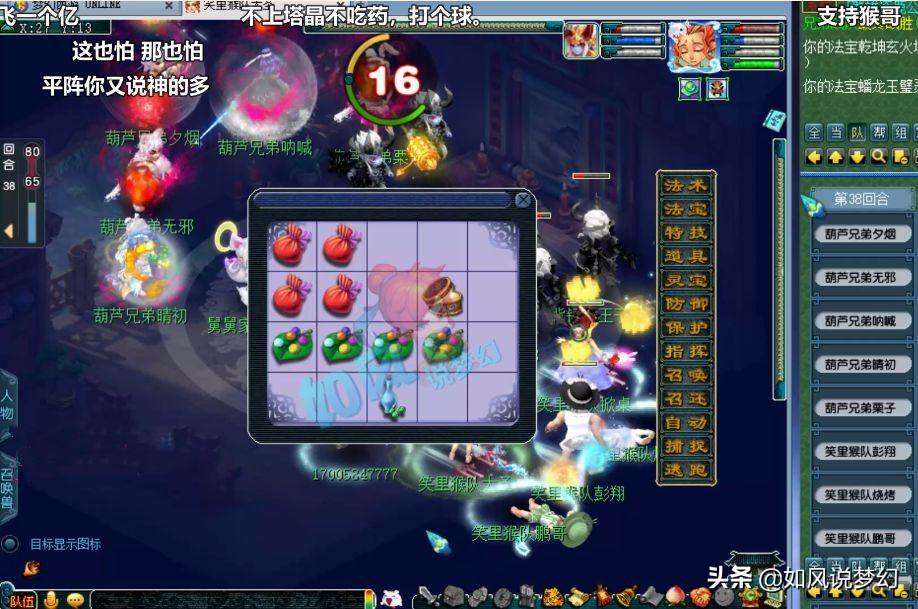The width and height of the screenshot is (918, 609).
Task: Choose the 保护 command
Action: (x=686, y=328)
